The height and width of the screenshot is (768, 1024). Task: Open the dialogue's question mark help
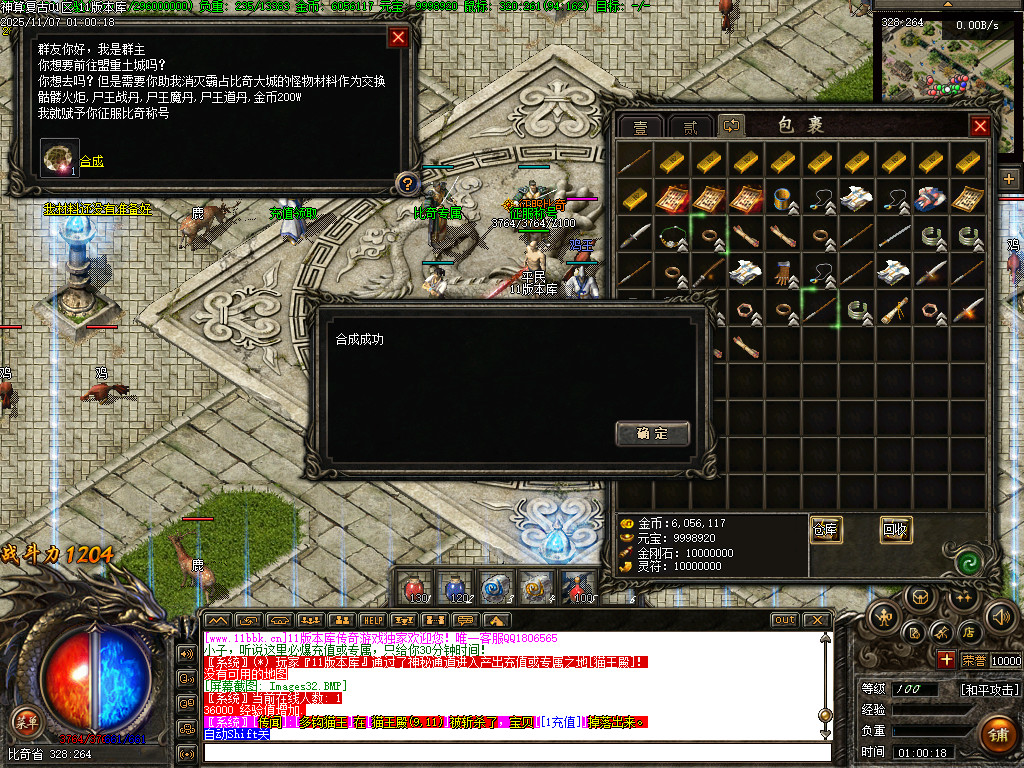406,183
